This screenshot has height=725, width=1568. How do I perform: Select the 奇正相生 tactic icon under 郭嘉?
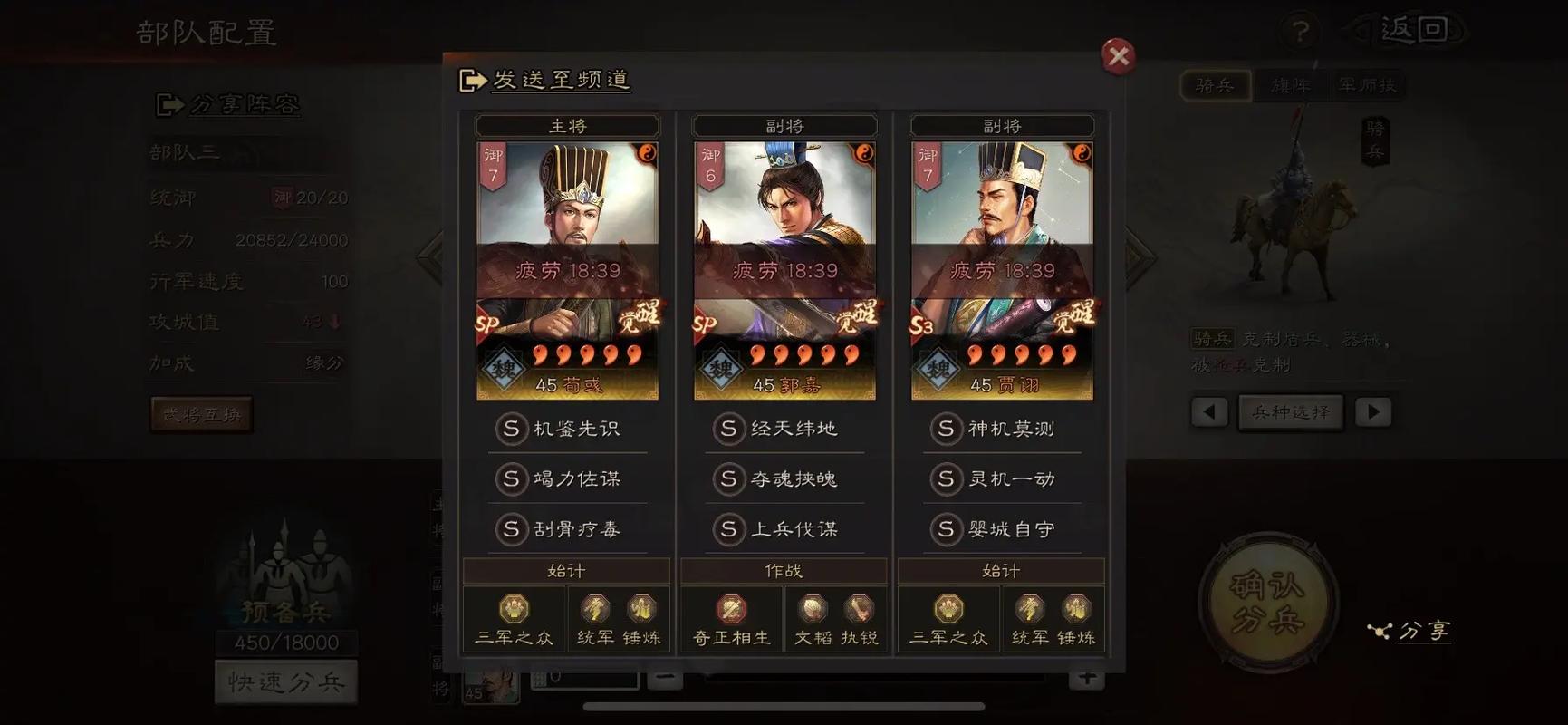(730, 608)
